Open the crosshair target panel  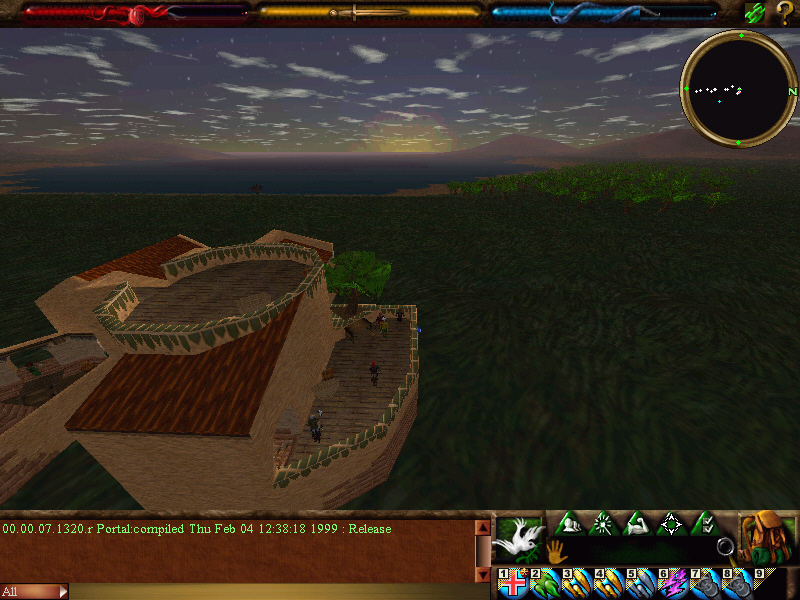pos(671,523)
